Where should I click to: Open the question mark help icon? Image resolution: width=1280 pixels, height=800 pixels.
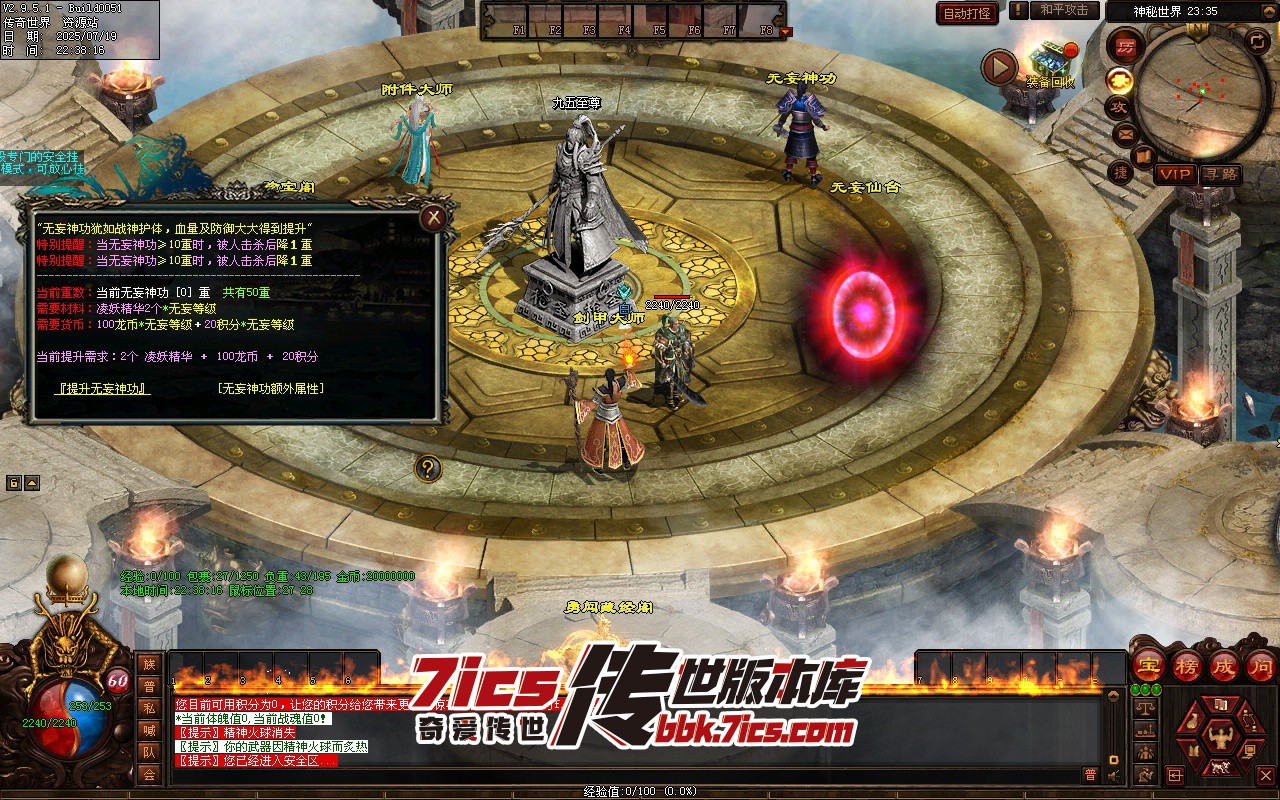click(428, 468)
